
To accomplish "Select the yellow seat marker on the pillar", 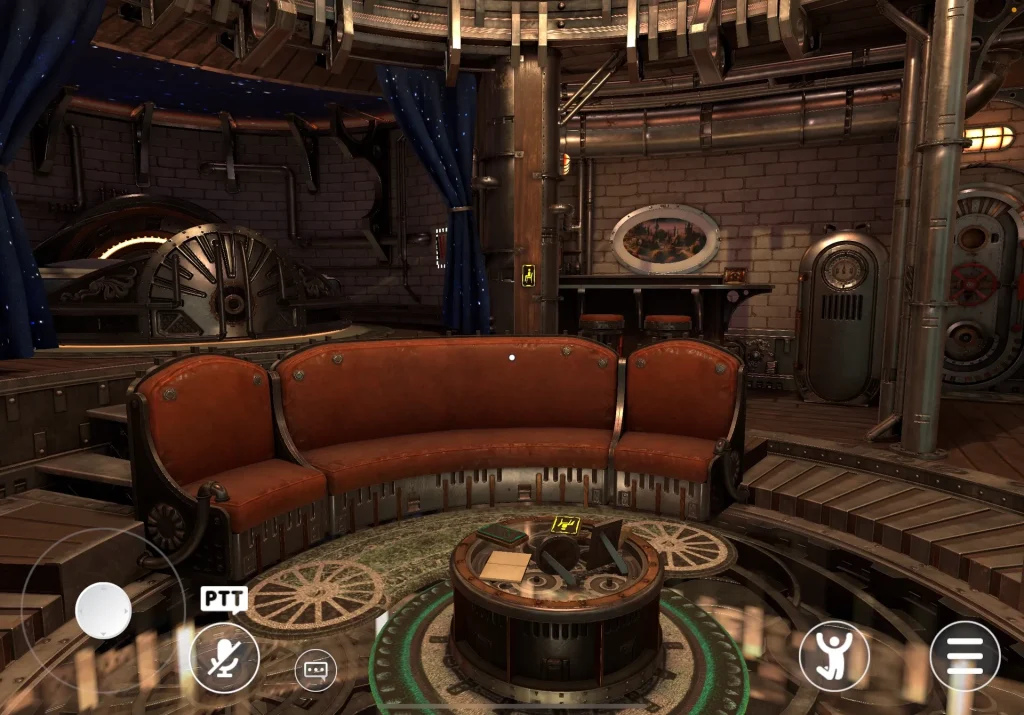I will click(528, 273).
